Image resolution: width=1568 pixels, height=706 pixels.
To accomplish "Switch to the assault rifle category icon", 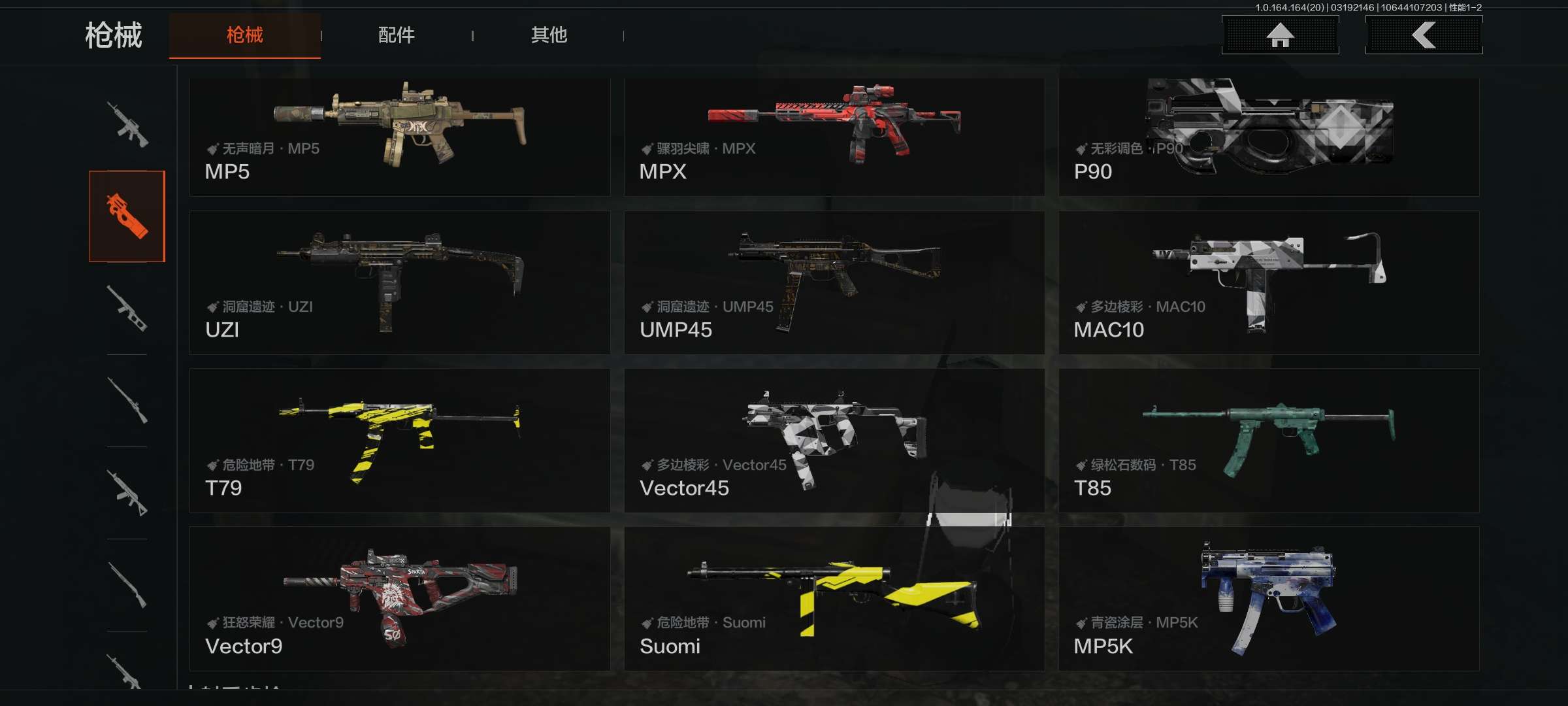I will [127, 124].
